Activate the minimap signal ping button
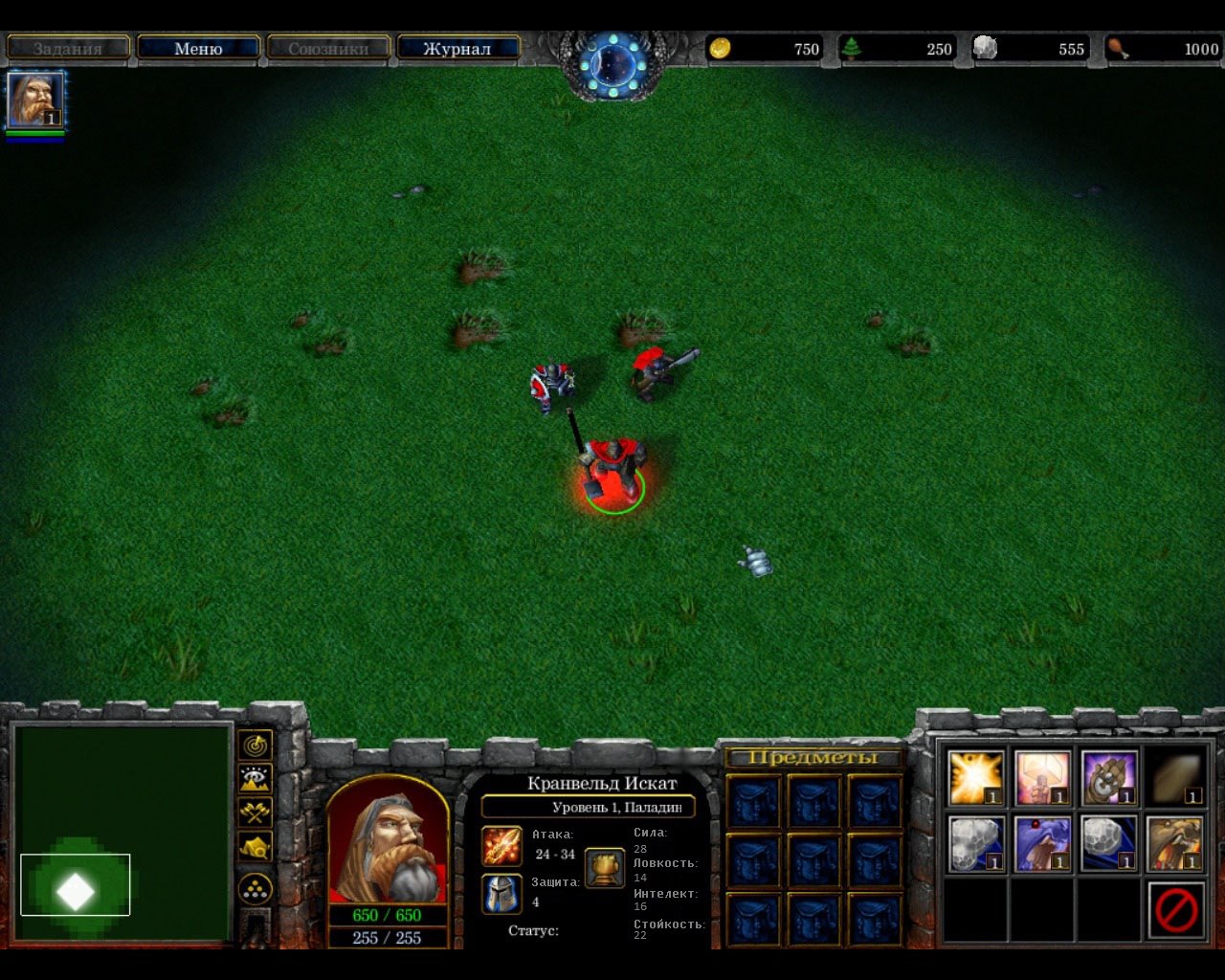 [x=255, y=745]
